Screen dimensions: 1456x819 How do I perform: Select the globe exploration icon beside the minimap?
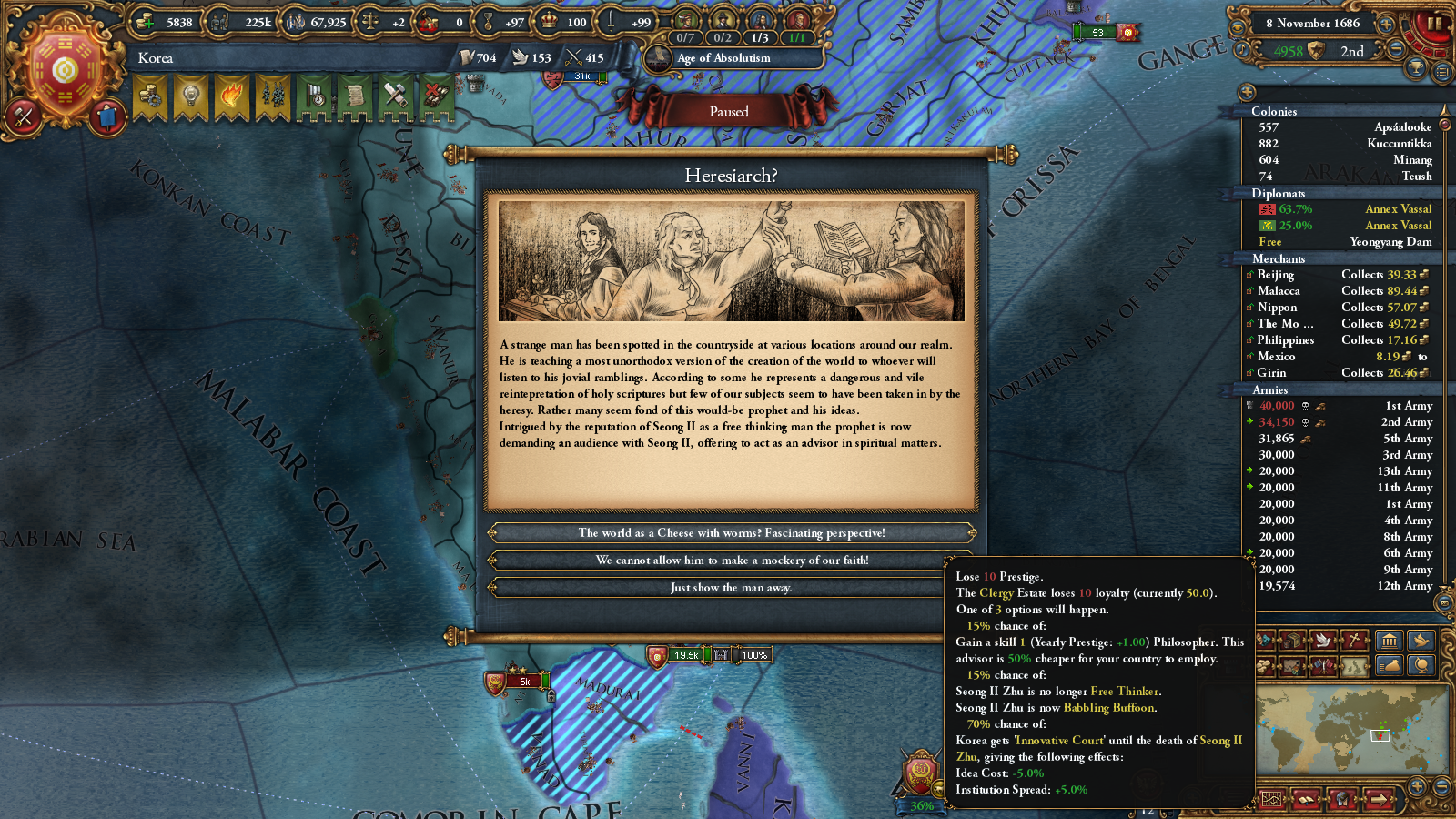point(1421,666)
